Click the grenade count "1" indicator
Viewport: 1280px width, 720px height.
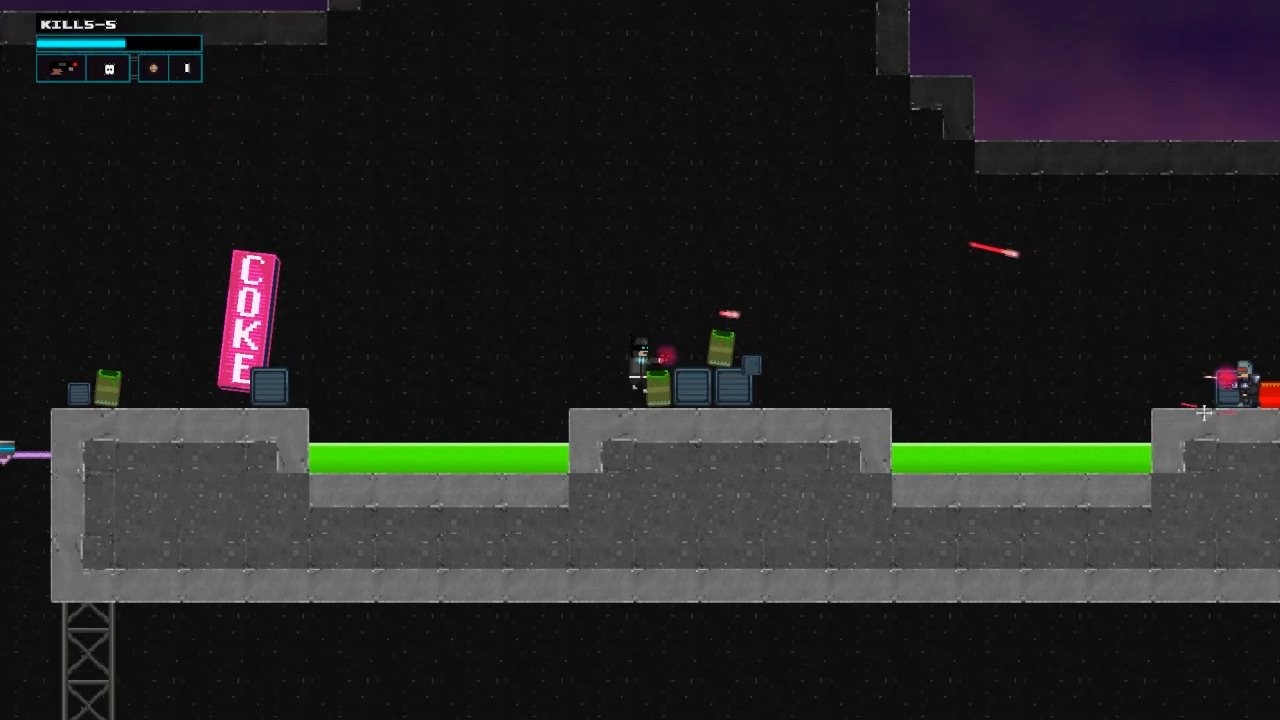click(x=186, y=68)
